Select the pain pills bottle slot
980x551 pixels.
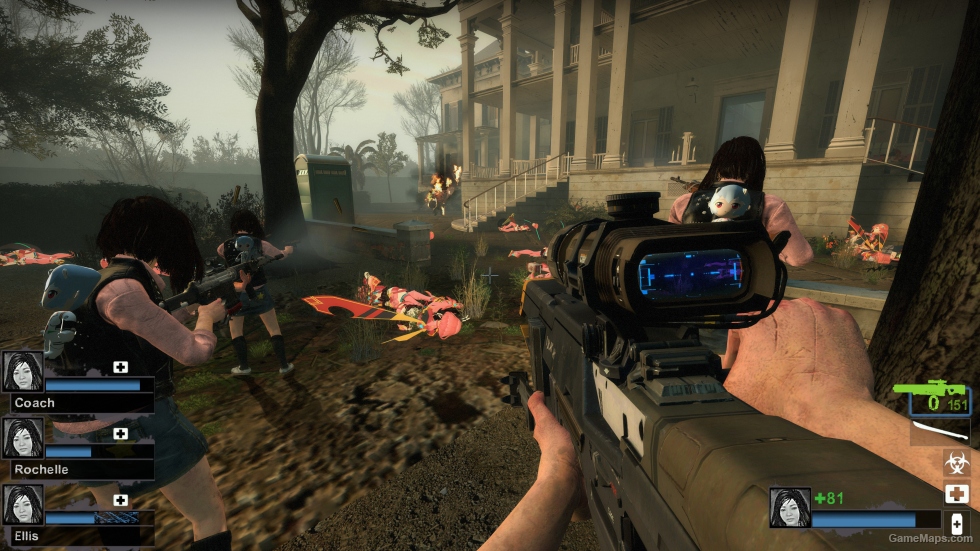(x=956, y=523)
